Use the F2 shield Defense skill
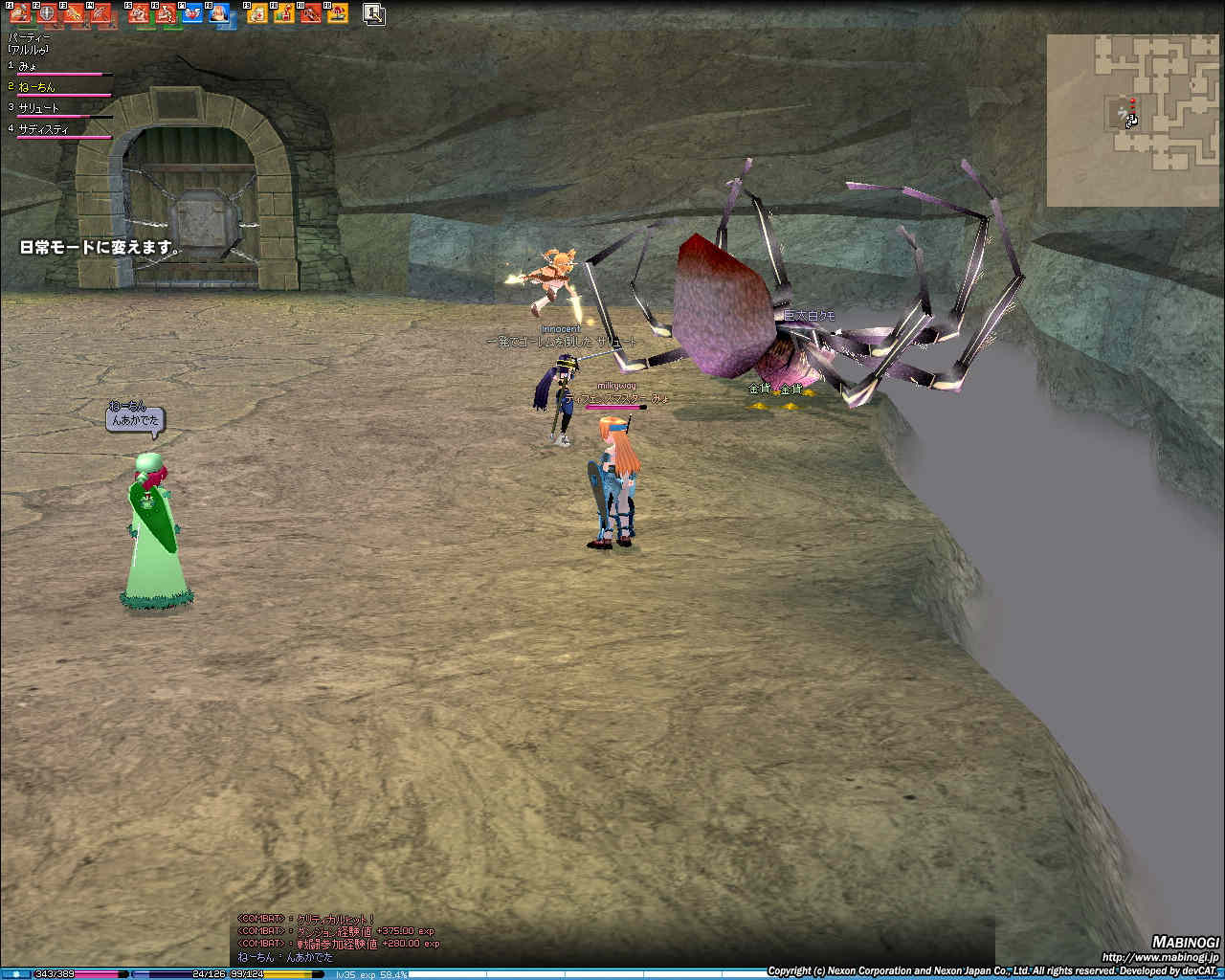Image resolution: width=1225 pixels, height=980 pixels. 46,13
